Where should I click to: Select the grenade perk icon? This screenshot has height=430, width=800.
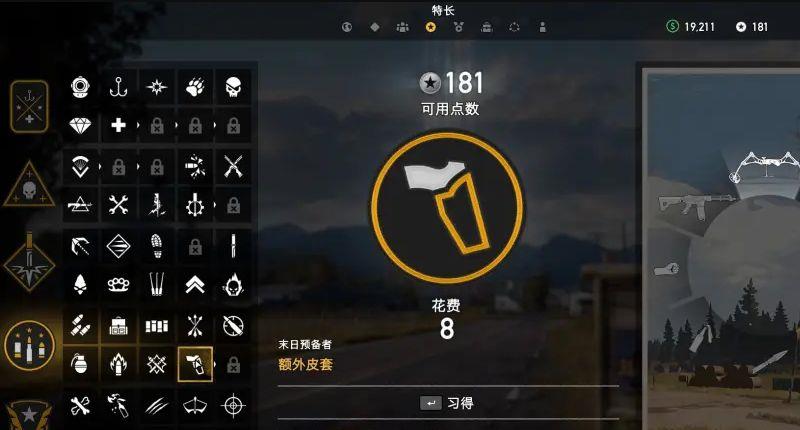pyautogui.click(x=81, y=364)
